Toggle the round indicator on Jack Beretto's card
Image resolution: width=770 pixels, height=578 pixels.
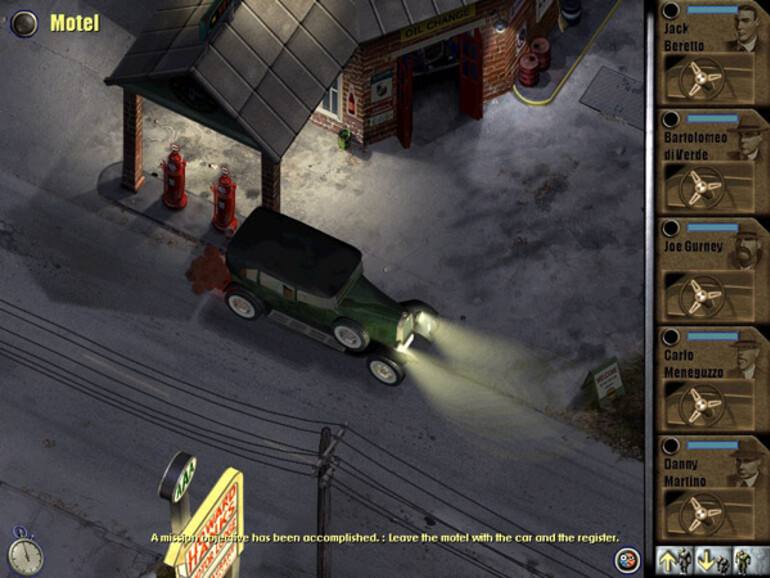[x=671, y=10]
